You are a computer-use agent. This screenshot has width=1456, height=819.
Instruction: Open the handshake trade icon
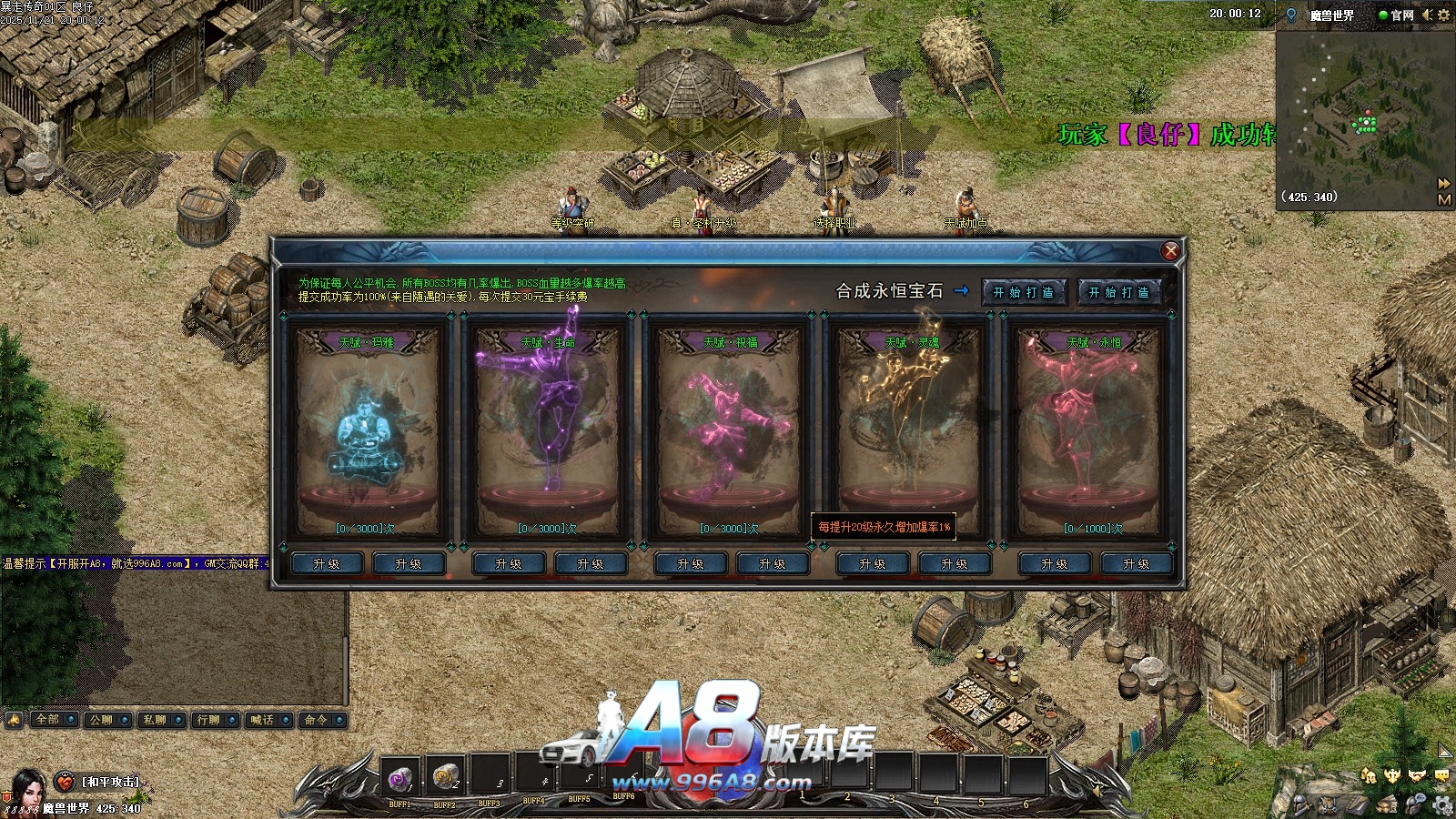click(1417, 775)
